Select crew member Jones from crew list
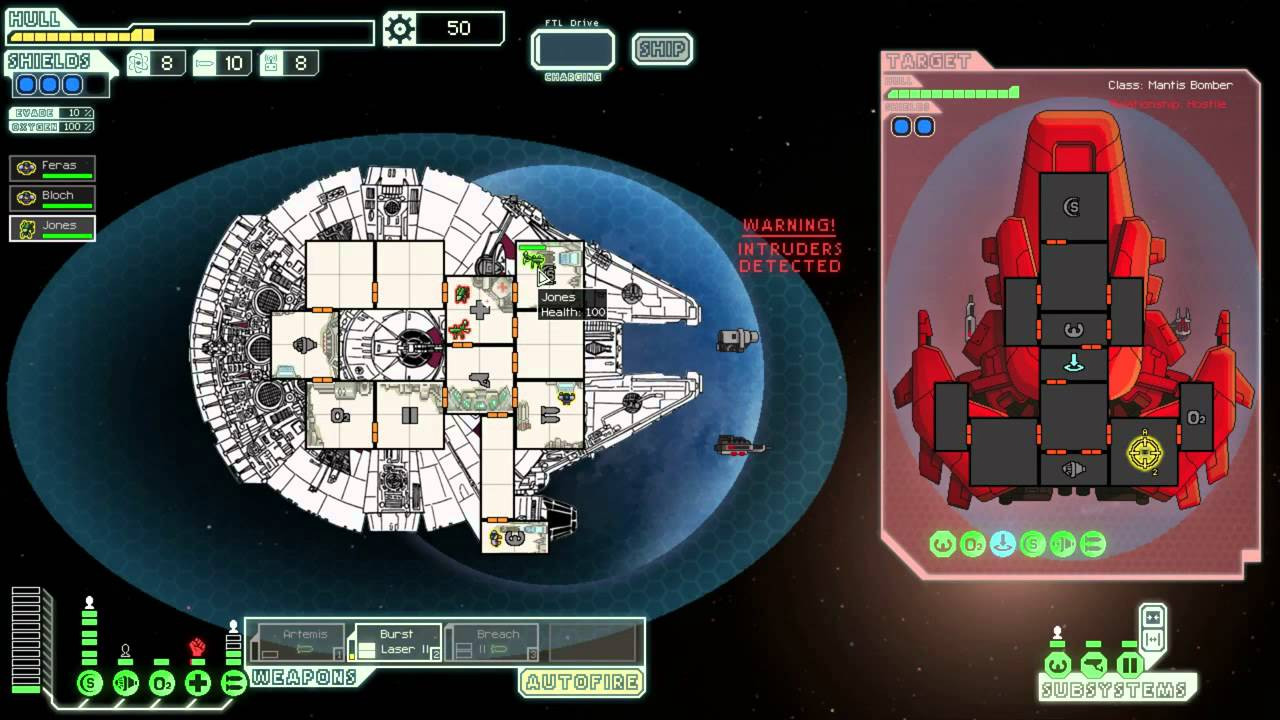Viewport: 1280px width, 720px height. pos(53,228)
